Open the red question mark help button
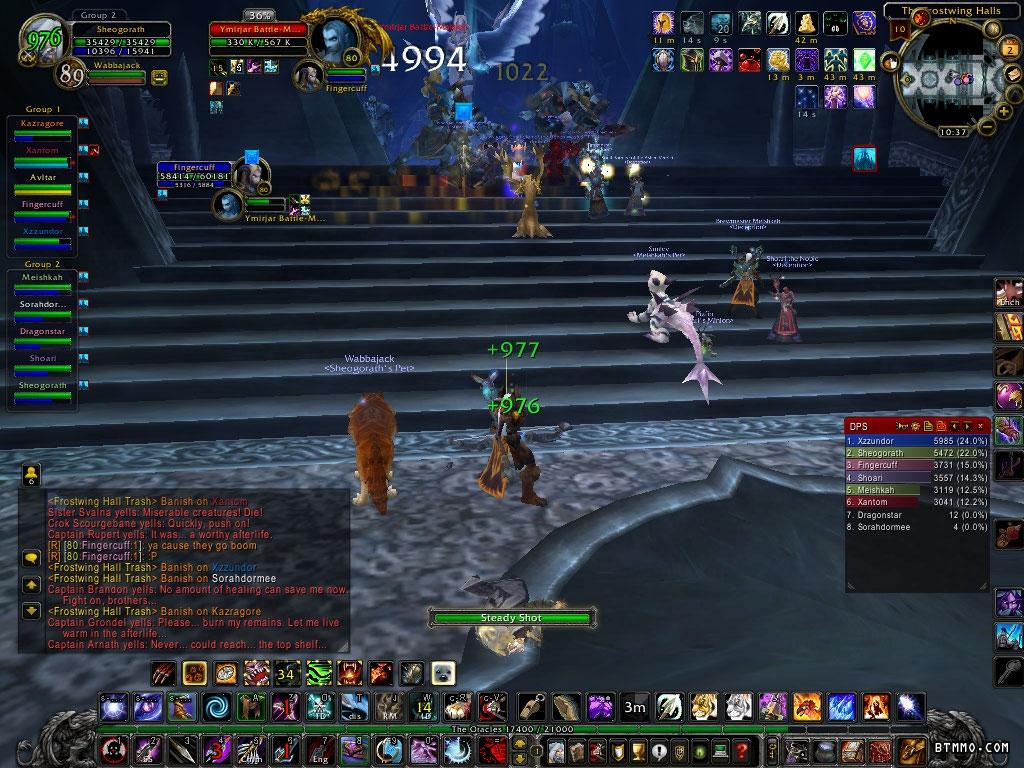The height and width of the screenshot is (768, 1024). coord(741,750)
